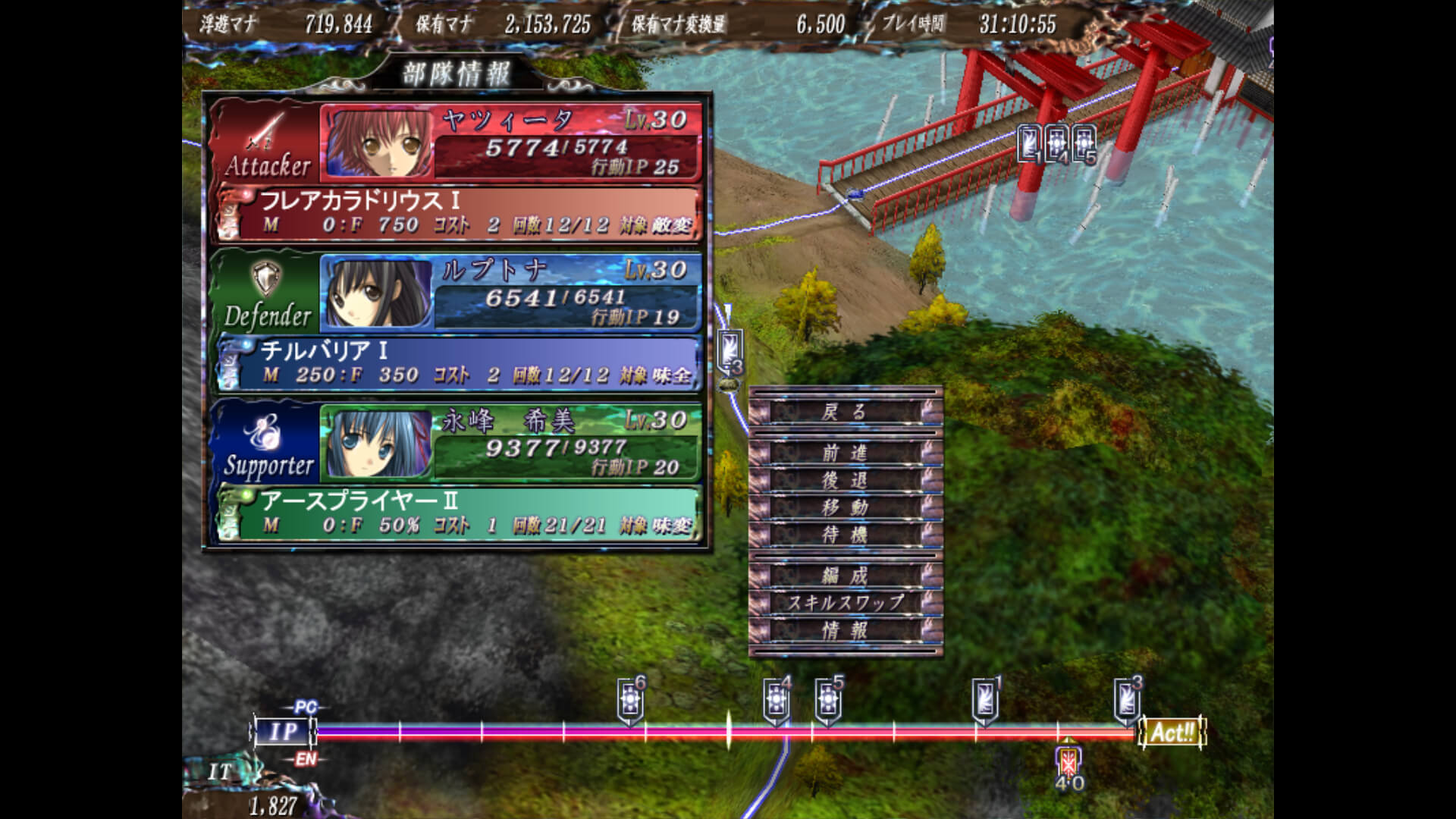The width and height of the screenshot is (1456, 819).
Task: Select unit marker 1 on IP timeline
Action: (x=984, y=700)
